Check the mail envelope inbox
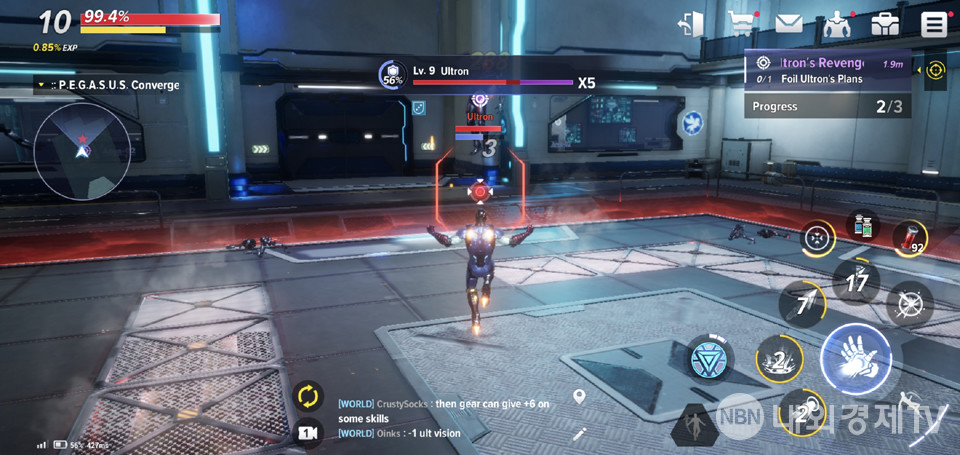960x455 pixels. coord(789,23)
